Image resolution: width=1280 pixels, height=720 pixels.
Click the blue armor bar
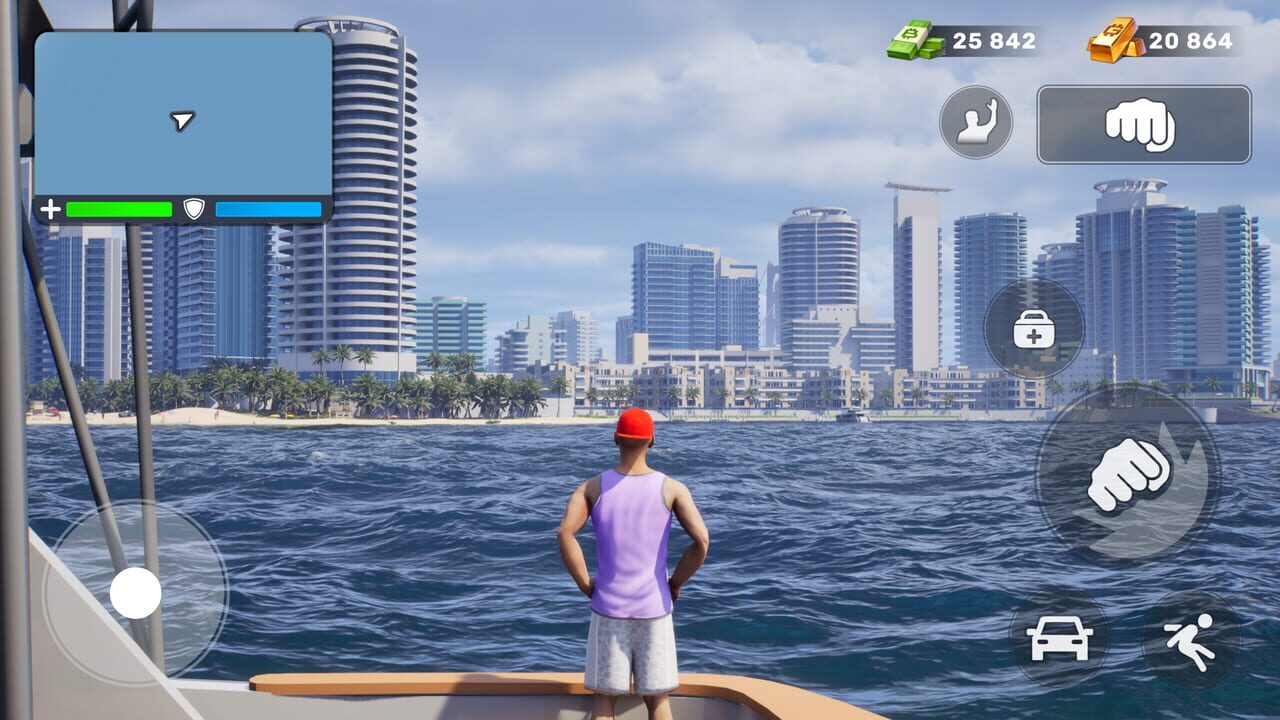(x=268, y=210)
